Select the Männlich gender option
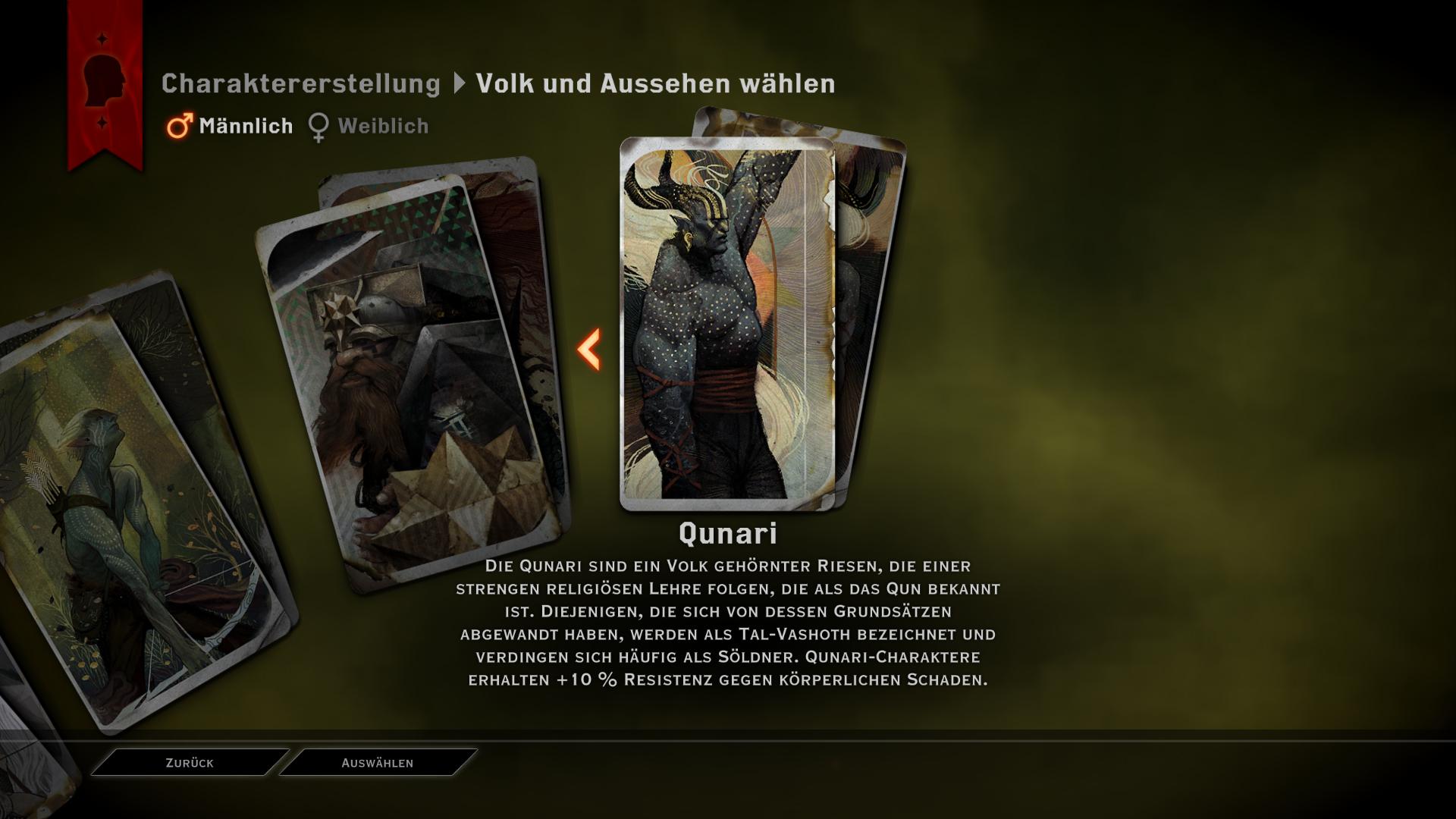The width and height of the screenshot is (1456, 819). (231, 126)
